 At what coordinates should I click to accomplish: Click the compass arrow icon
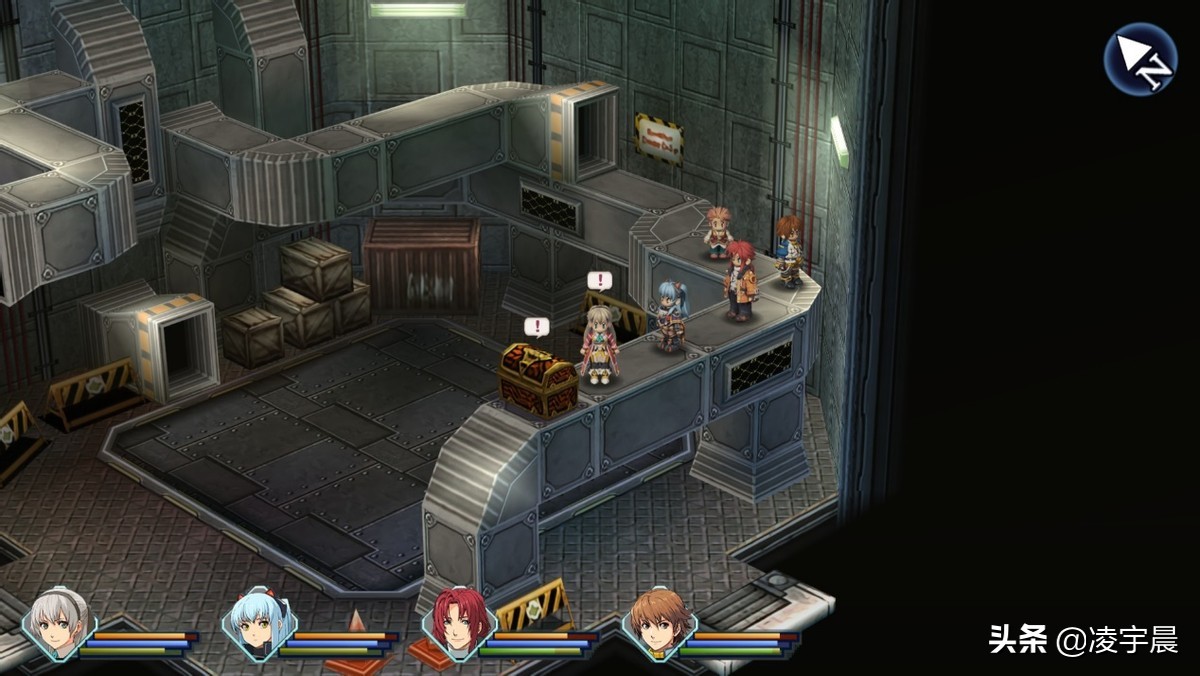click(x=1140, y=59)
